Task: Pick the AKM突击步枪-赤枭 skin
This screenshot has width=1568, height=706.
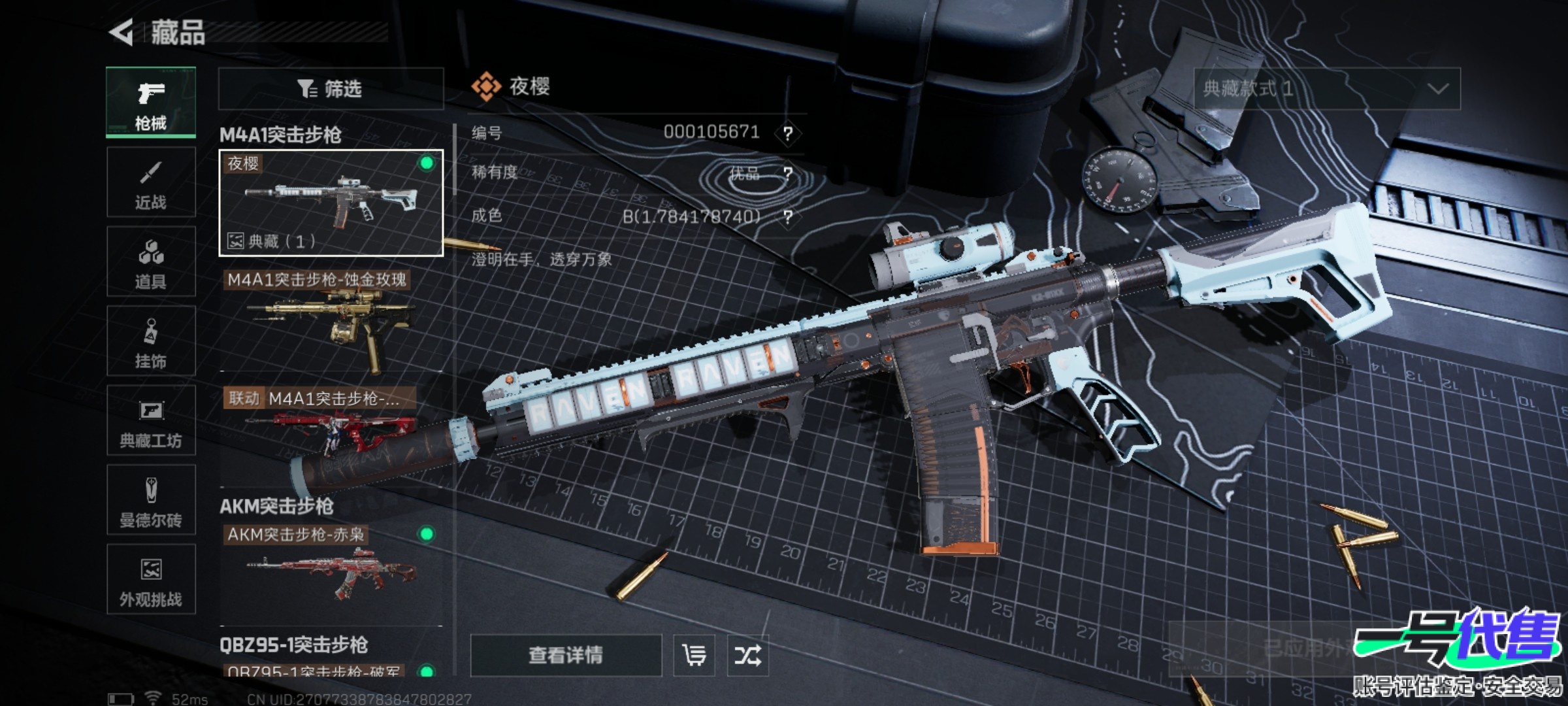Action: pyautogui.click(x=331, y=569)
